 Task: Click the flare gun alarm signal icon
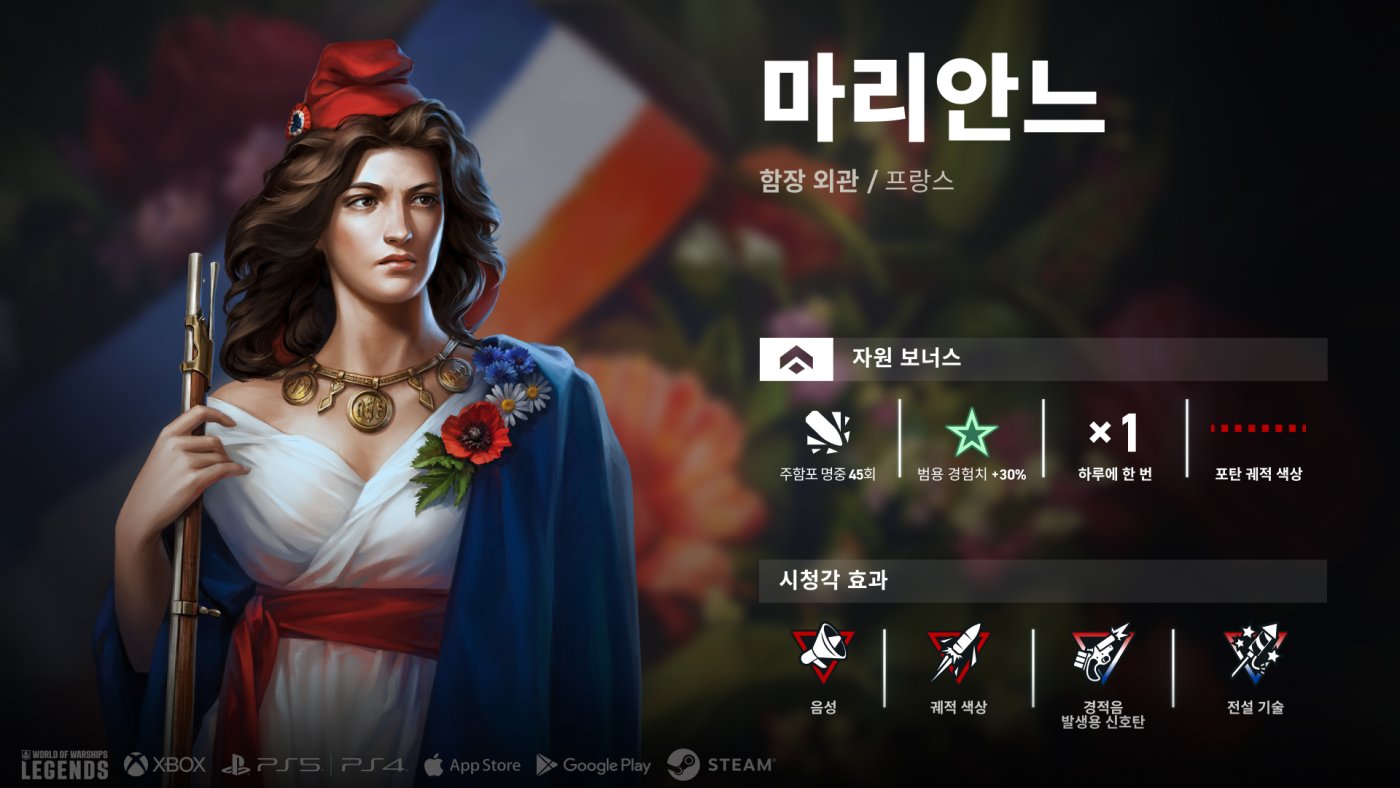point(1103,650)
